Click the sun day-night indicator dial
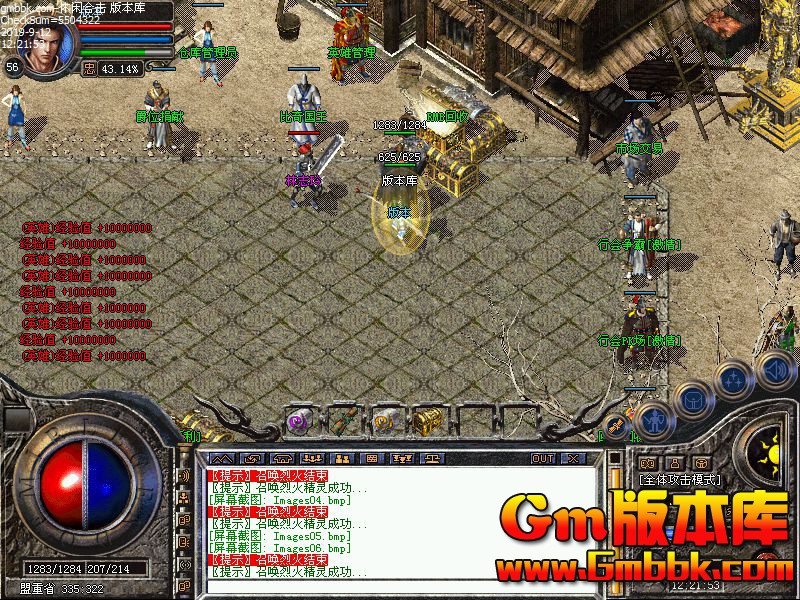800x600 pixels. (x=771, y=447)
